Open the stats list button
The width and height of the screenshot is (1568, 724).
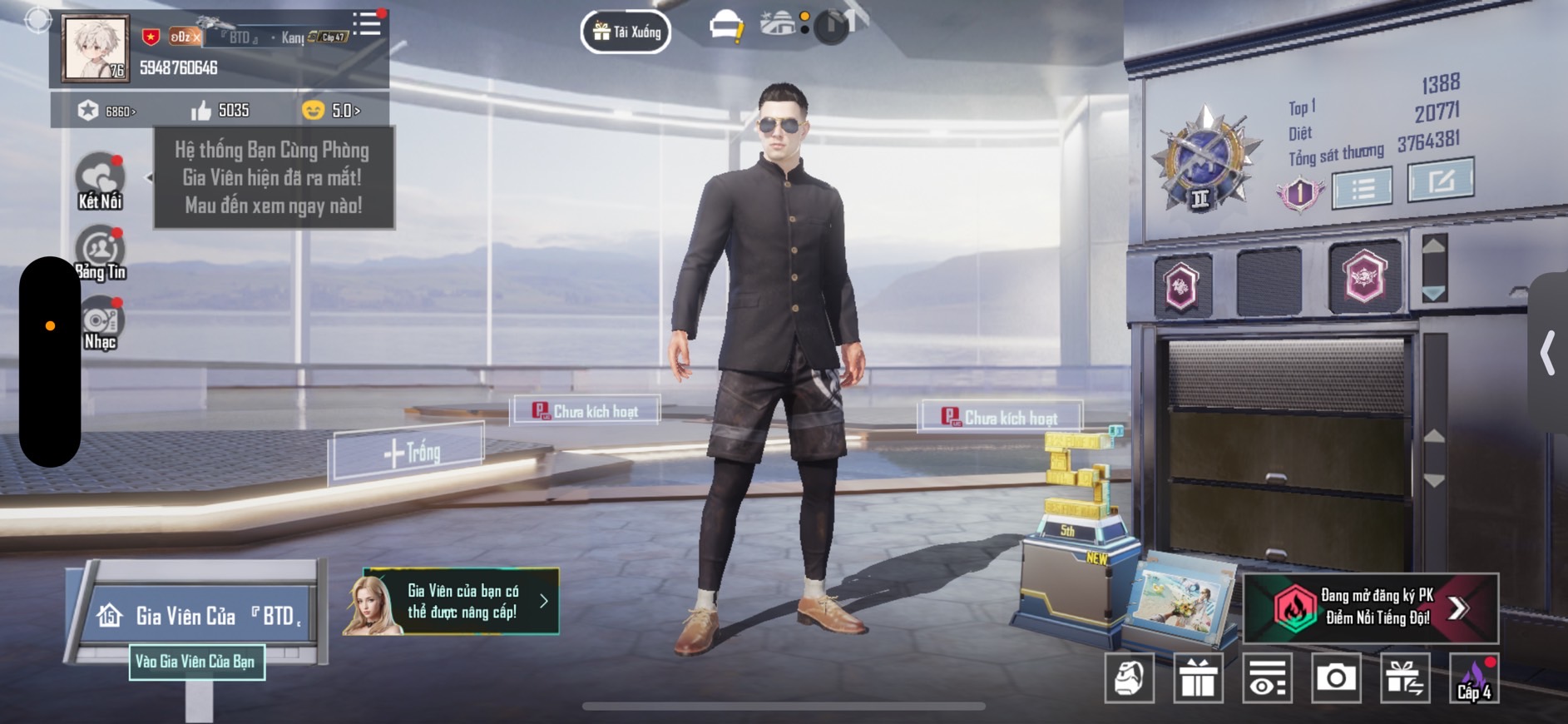[x=1362, y=188]
